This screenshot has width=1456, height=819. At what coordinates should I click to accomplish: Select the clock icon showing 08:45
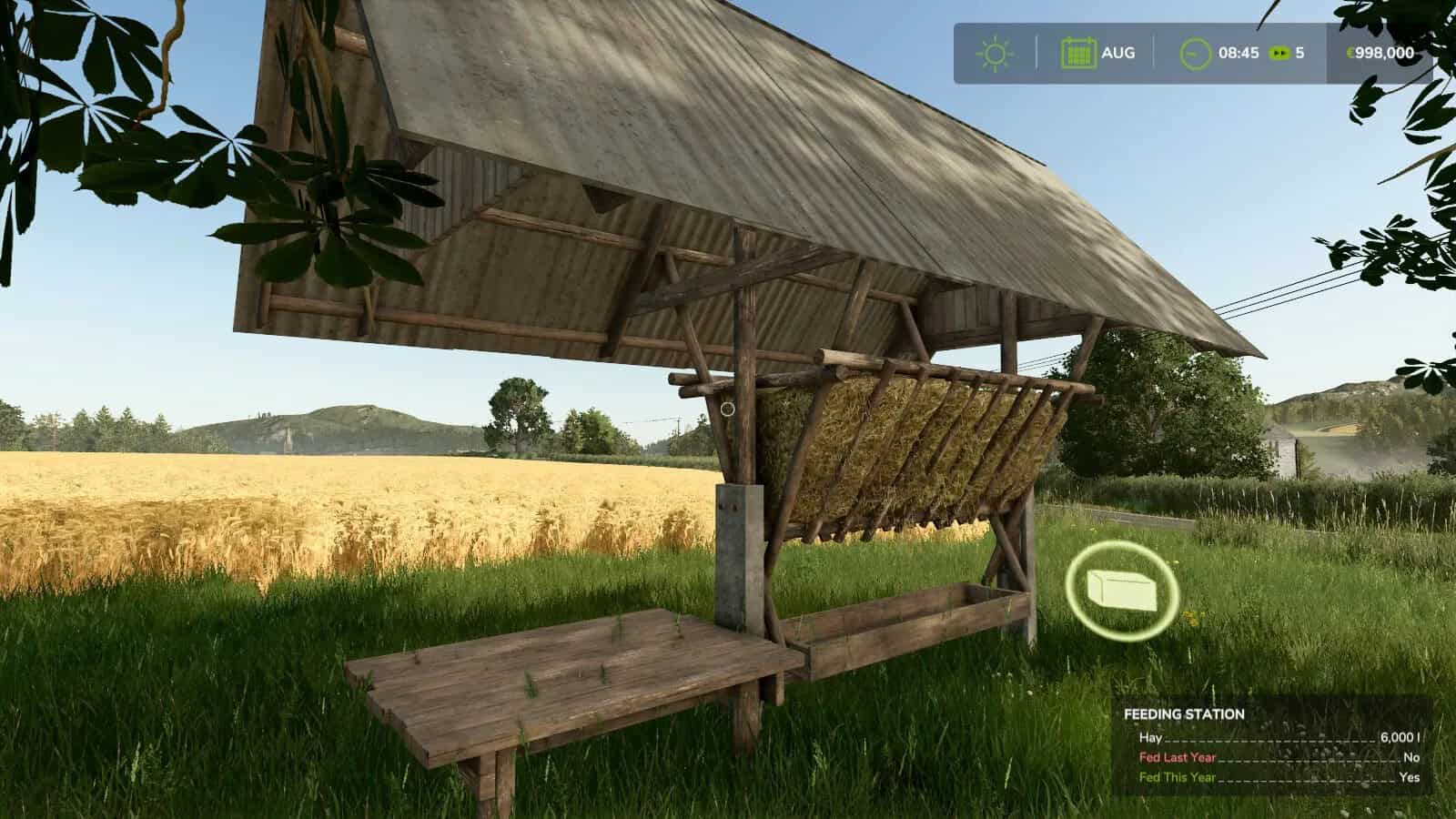point(1197,53)
